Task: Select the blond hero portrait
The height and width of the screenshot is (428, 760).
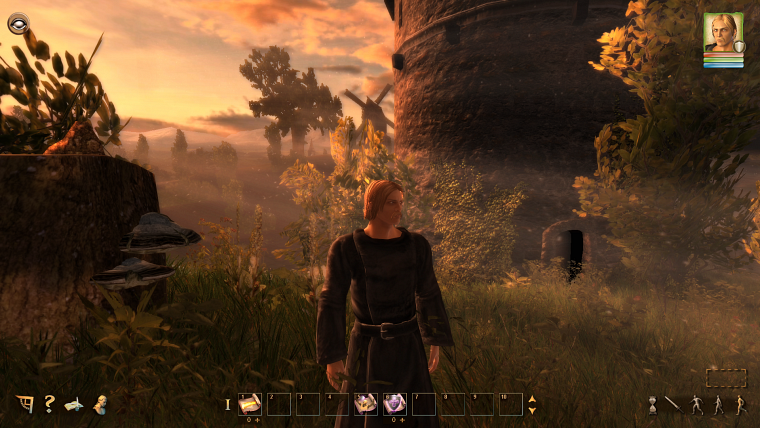Action: tap(722, 33)
